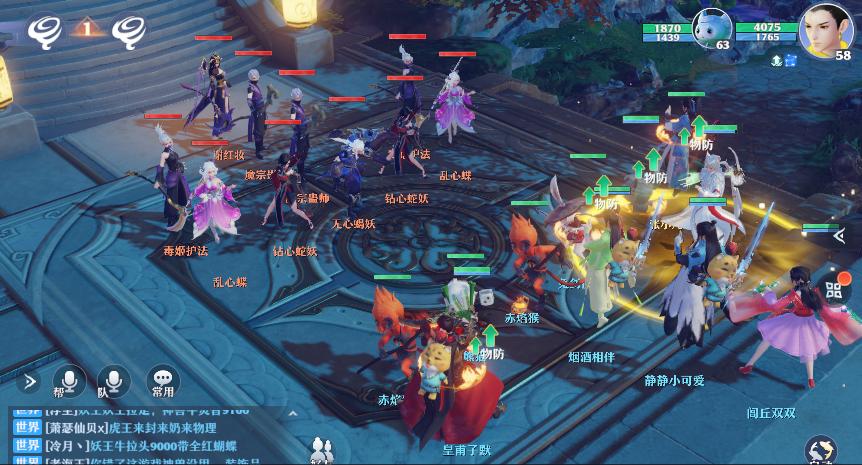Image resolution: width=862 pixels, height=465 pixels.
Task: Tap the 队 team voice microphone
Action: click(112, 381)
